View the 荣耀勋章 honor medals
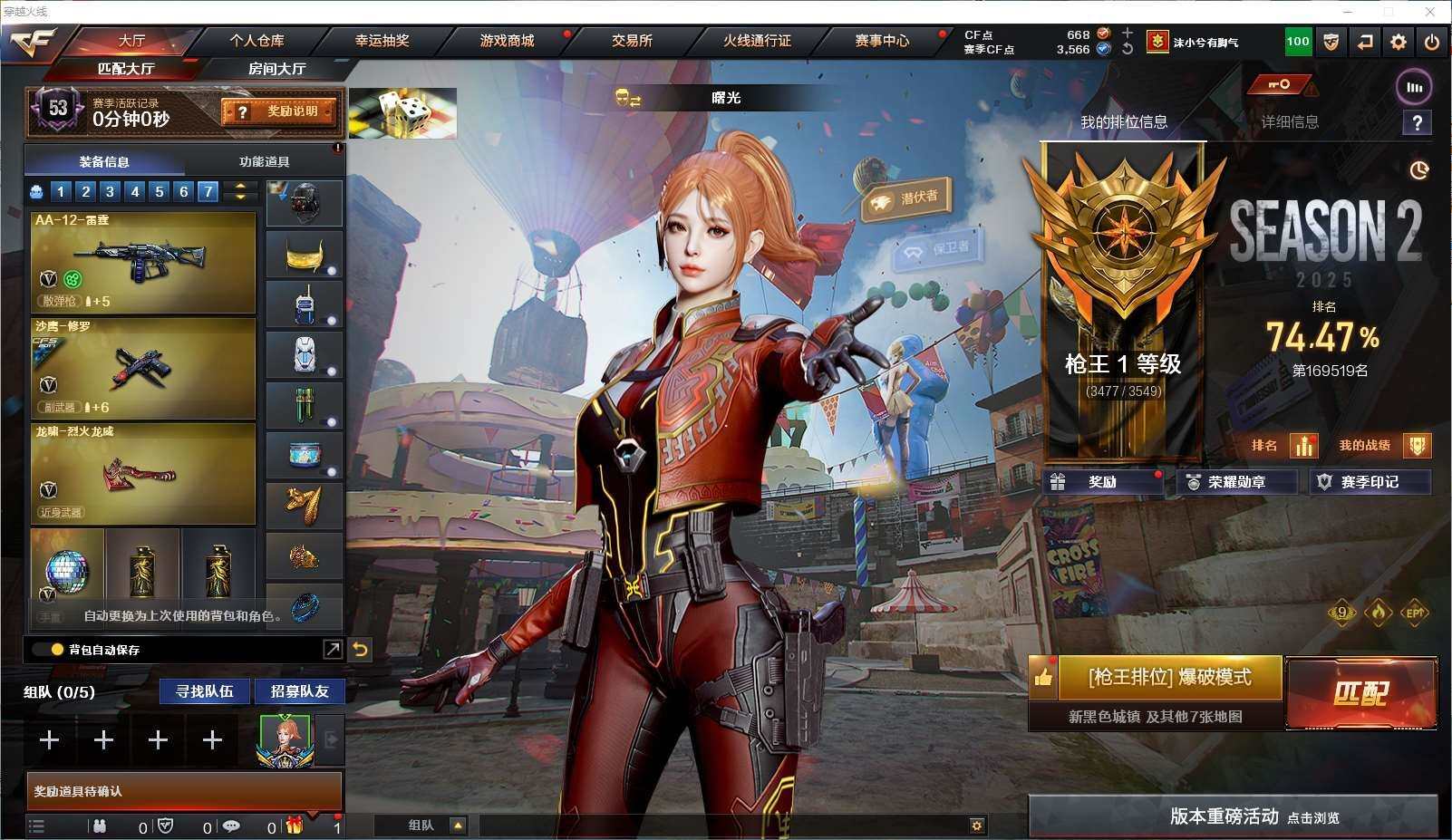The width and height of the screenshot is (1452, 840). tap(1236, 482)
